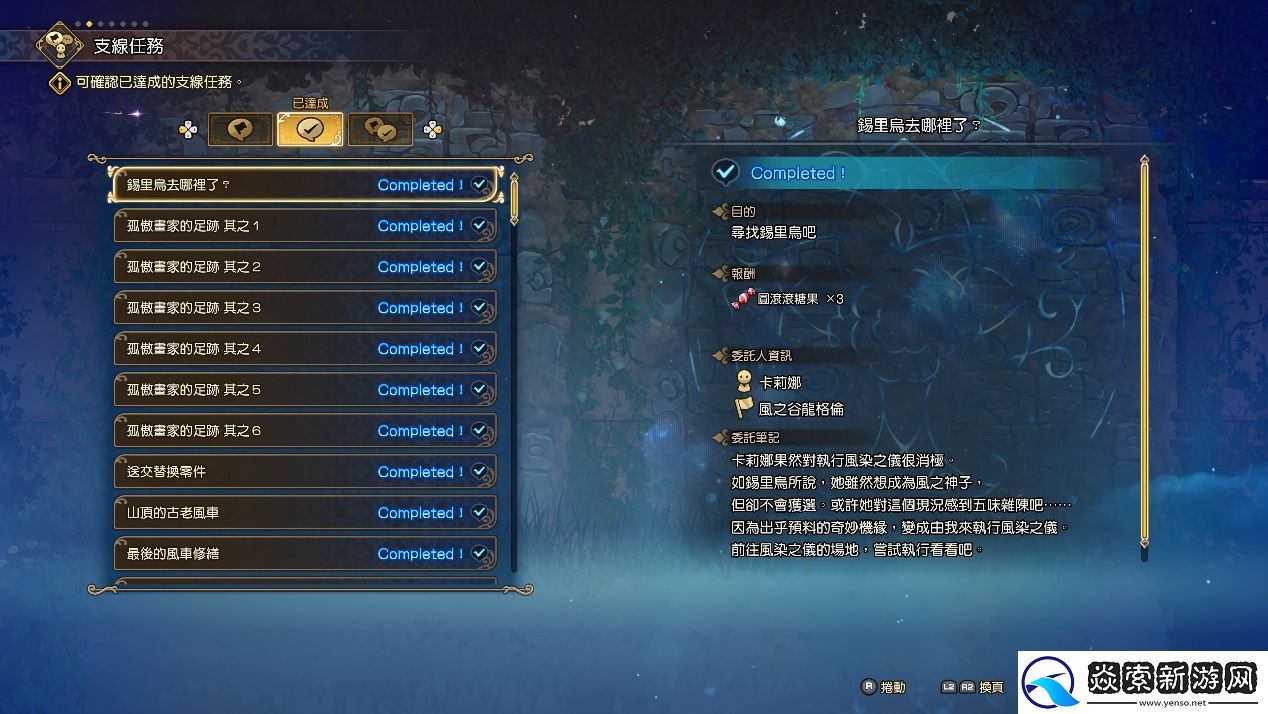Screen dimensions: 1268x714
Task: Open the combined flag-and-checkmark quests tab
Action: pyautogui.click(x=380, y=129)
